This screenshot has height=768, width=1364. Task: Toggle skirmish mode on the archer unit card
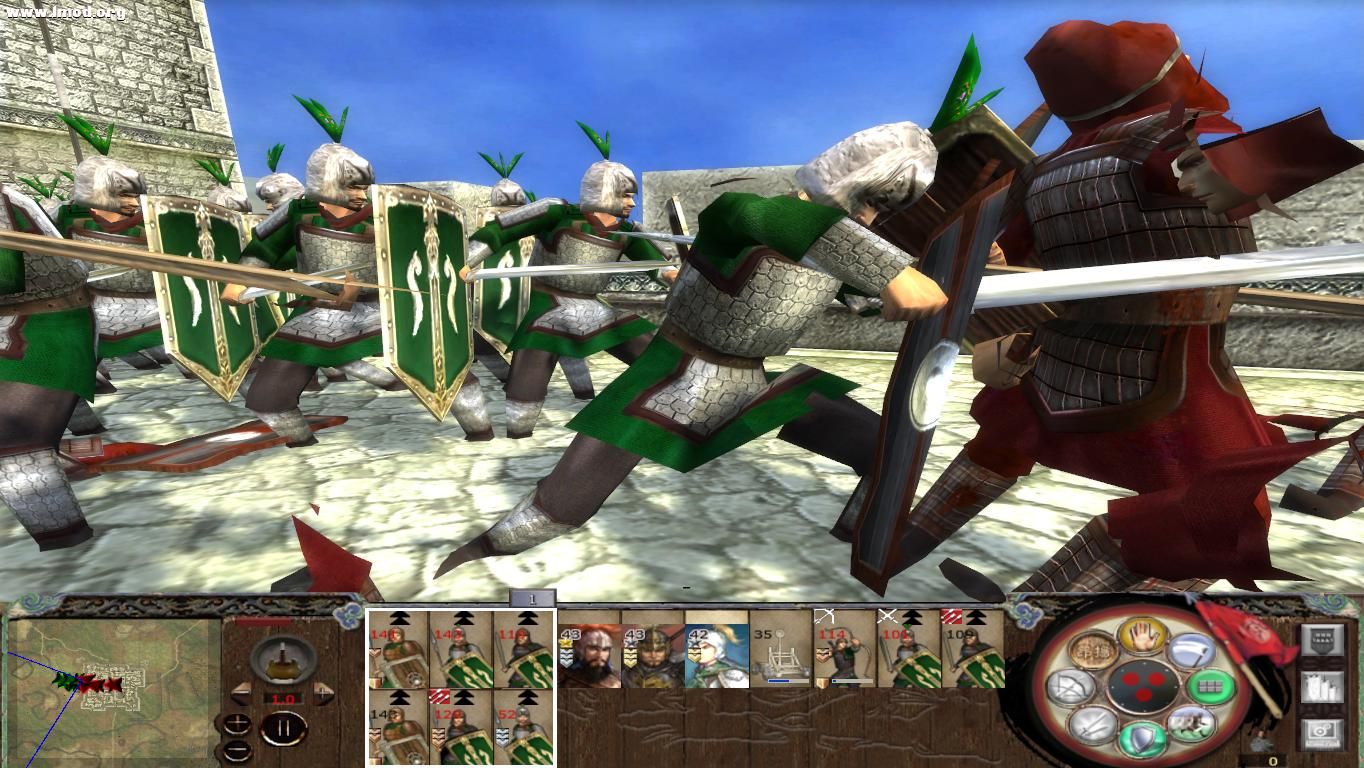tap(825, 617)
